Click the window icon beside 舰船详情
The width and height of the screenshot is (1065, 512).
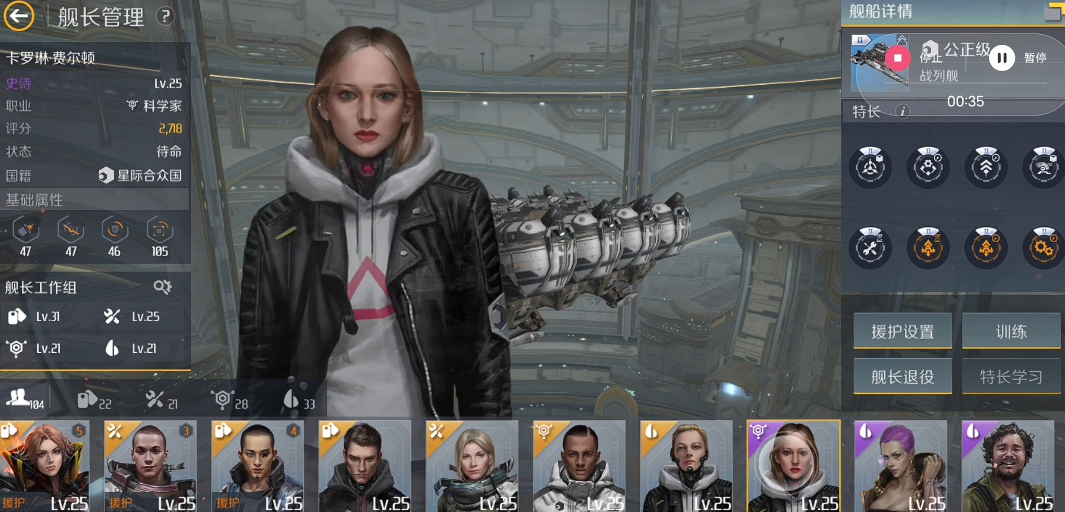pyautogui.click(x=1053, y=12)
